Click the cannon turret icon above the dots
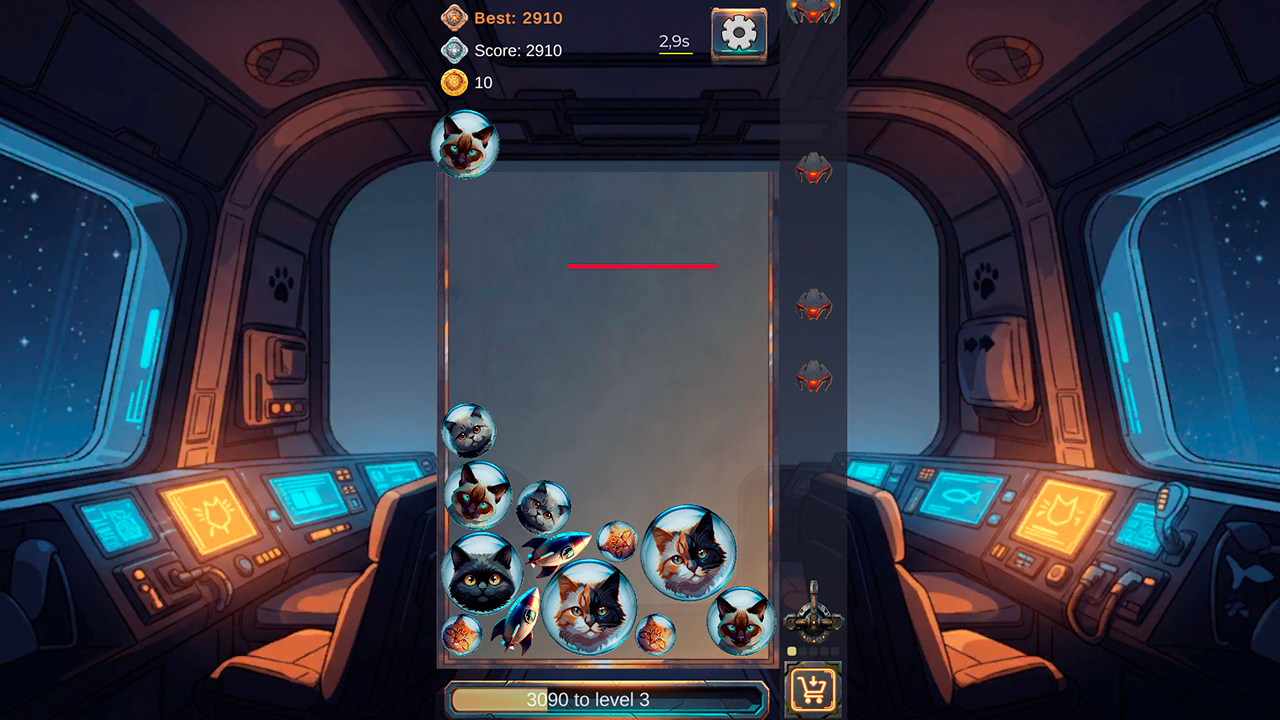The width and height of the screenshot is (1280, 720). pos(813,622)
